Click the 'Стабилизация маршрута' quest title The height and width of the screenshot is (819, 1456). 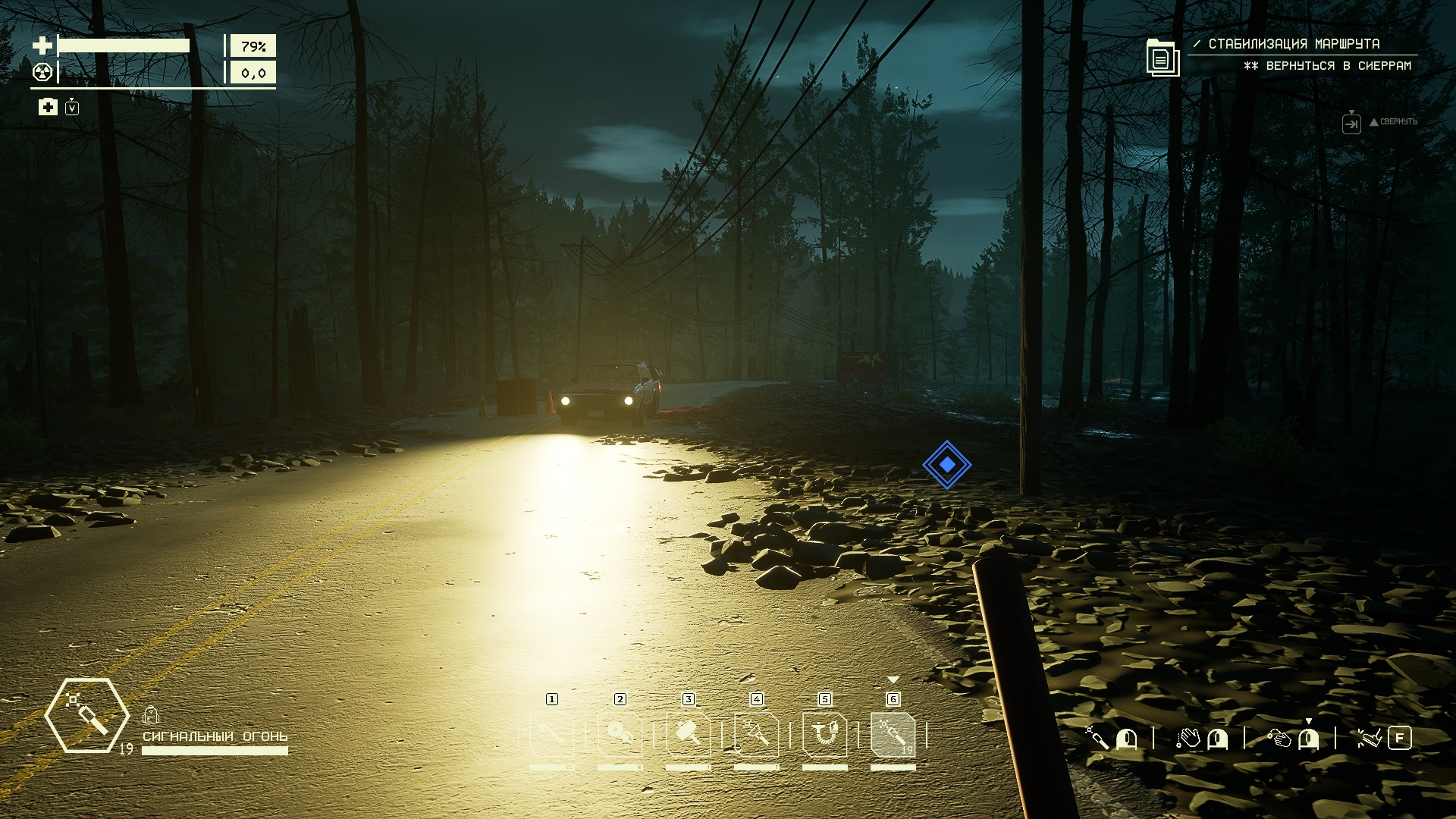(x=1294, y=44)
